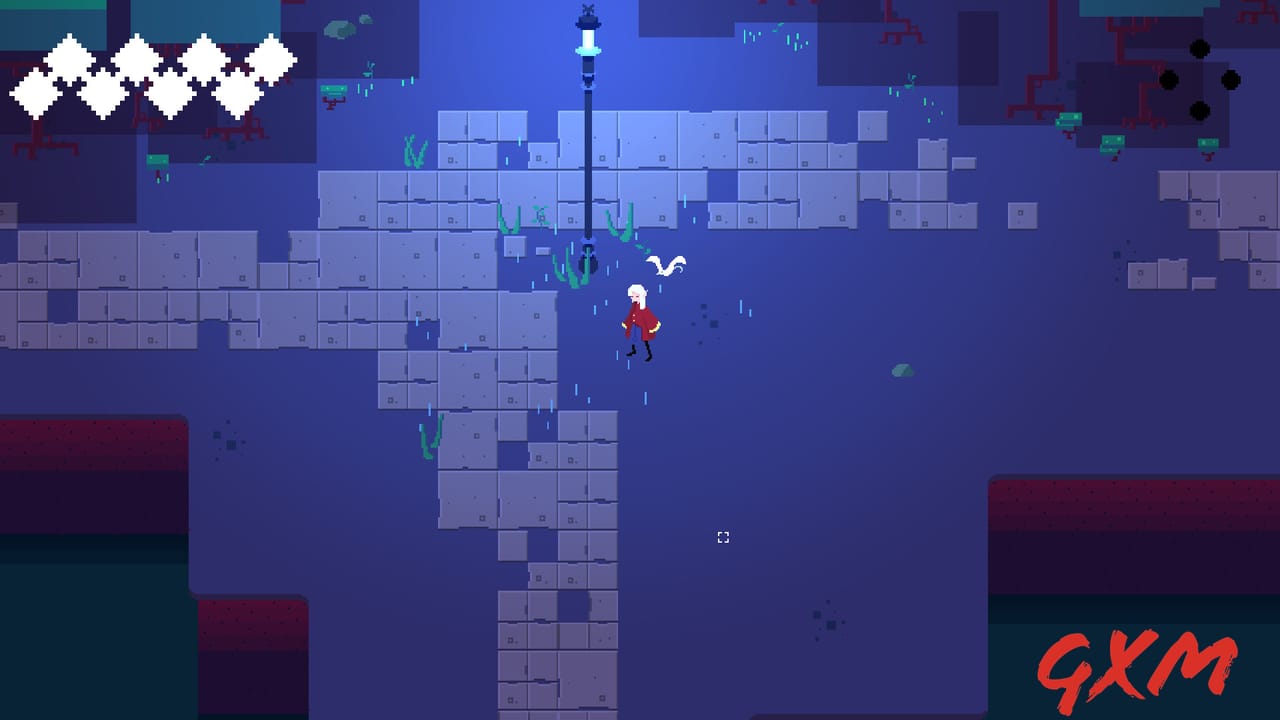Viewport: 1280px width, 720px height.
Task: Click the topmost black orb near the vines
Action: click(1199, 49)
